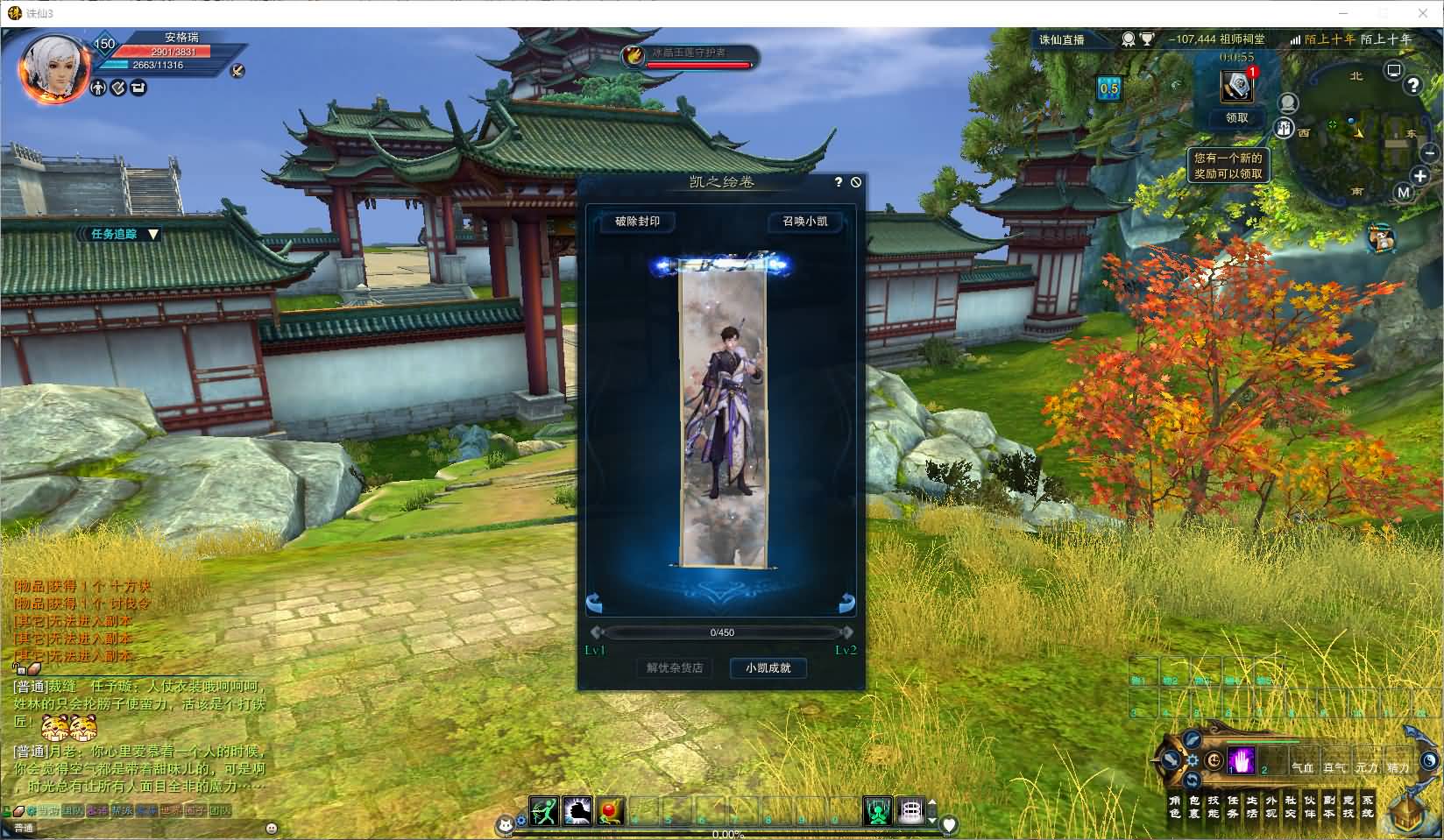Viewport: 1444px width, 840px height.
Task: Claim the reward with 领取 button
Action: click(1236, 117)
